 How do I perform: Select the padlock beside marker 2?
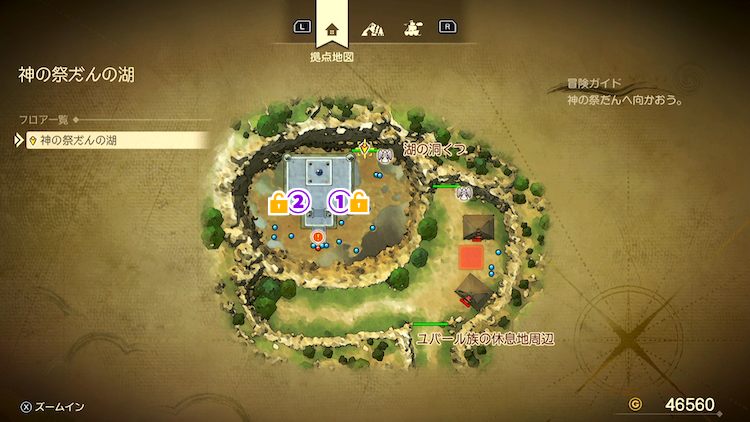coord(277,204)
